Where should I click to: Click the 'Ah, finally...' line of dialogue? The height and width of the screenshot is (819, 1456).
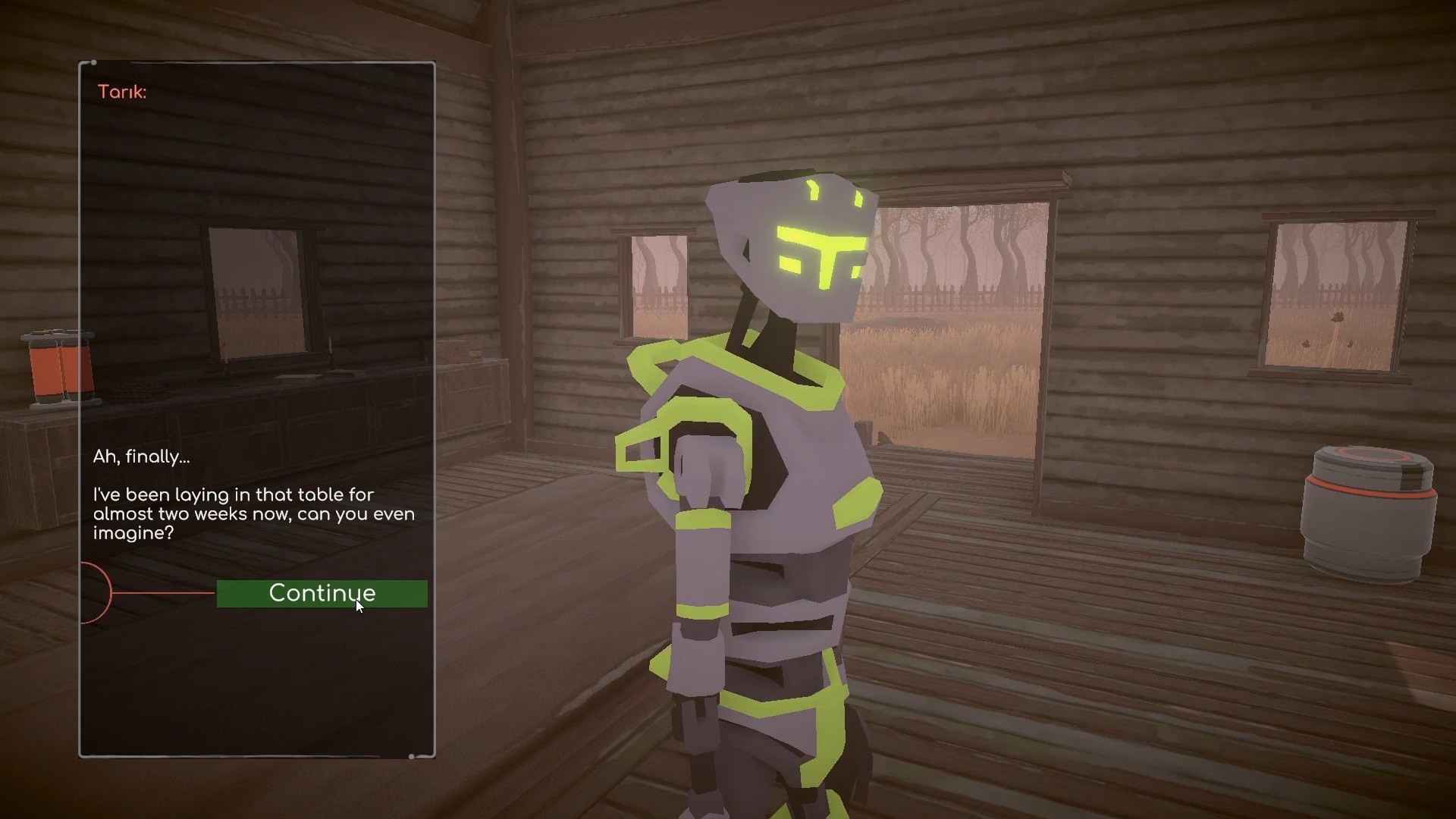point(141,457)
